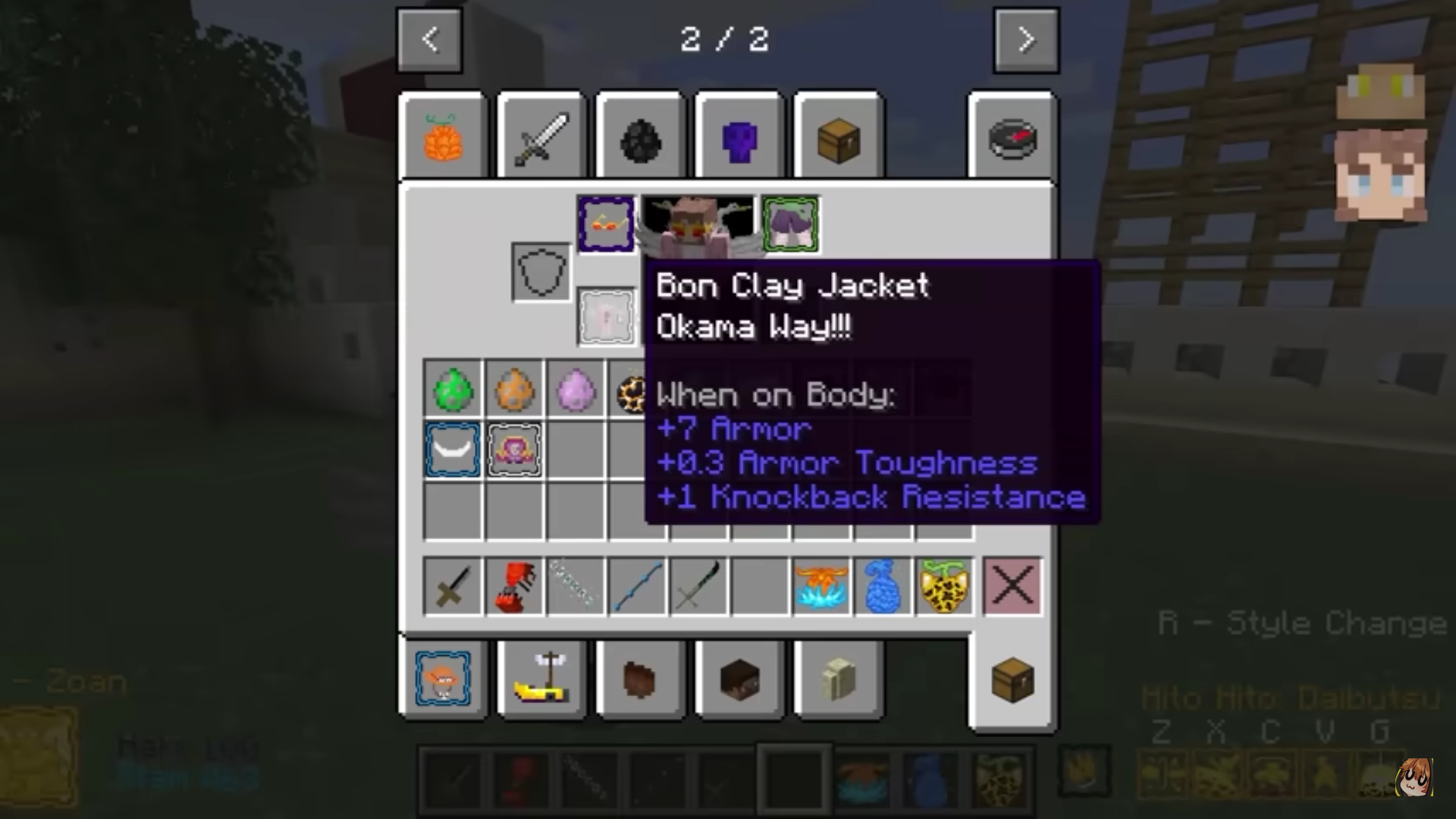The image size is (1456, 819).
Task: Go to the next creative inventory page
Action: [1026, 40]
